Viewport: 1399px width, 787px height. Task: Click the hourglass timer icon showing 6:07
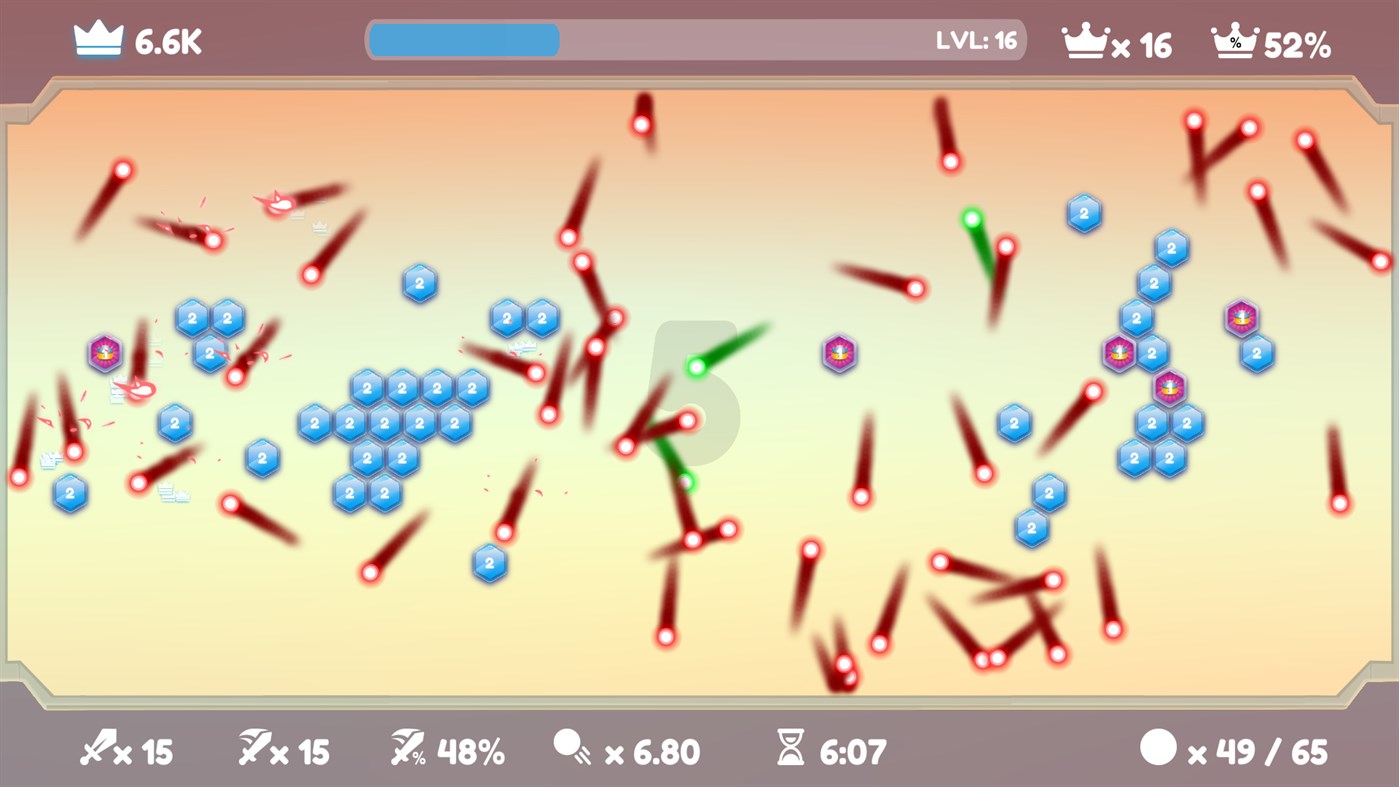coord(790,745)
